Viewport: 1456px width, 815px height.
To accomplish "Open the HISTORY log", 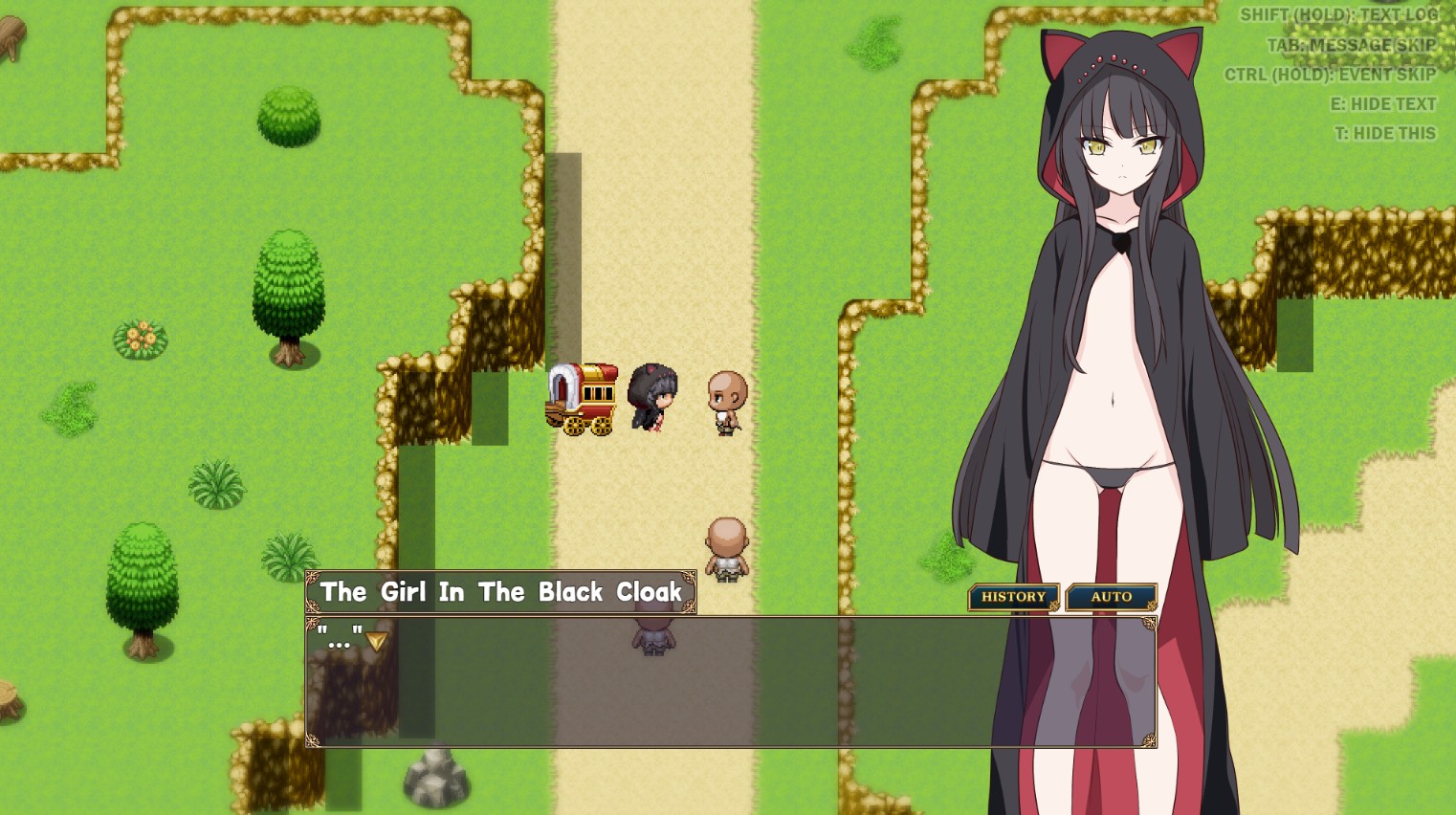I will click(1013, 597).
